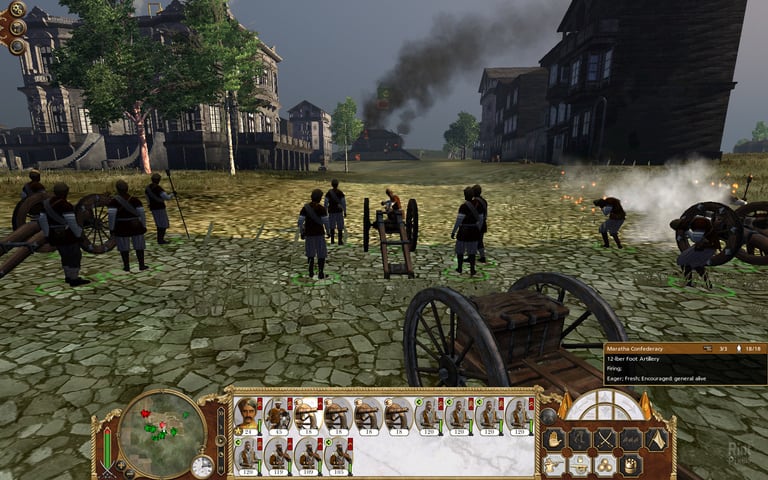768x480 pixels.
Task: Click the pocket watch game speed icon
Action: [203, 466]
